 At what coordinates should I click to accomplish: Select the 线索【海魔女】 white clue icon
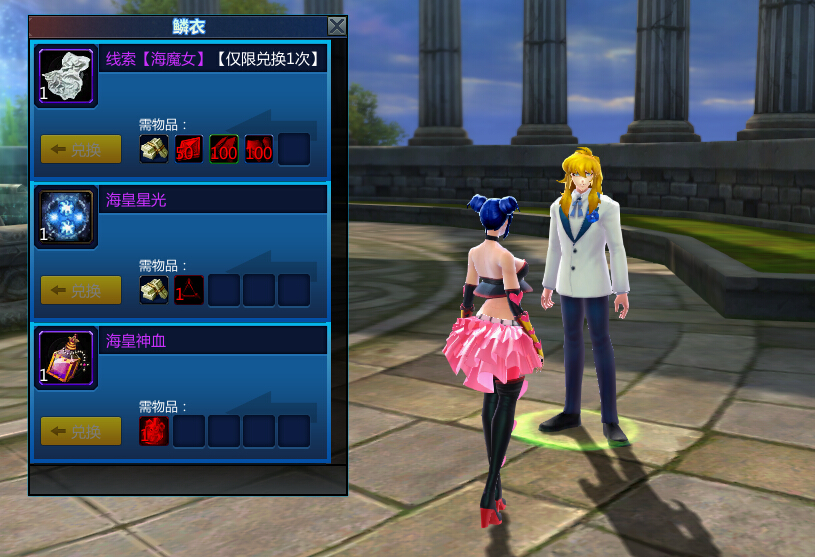tap(67, 77)
